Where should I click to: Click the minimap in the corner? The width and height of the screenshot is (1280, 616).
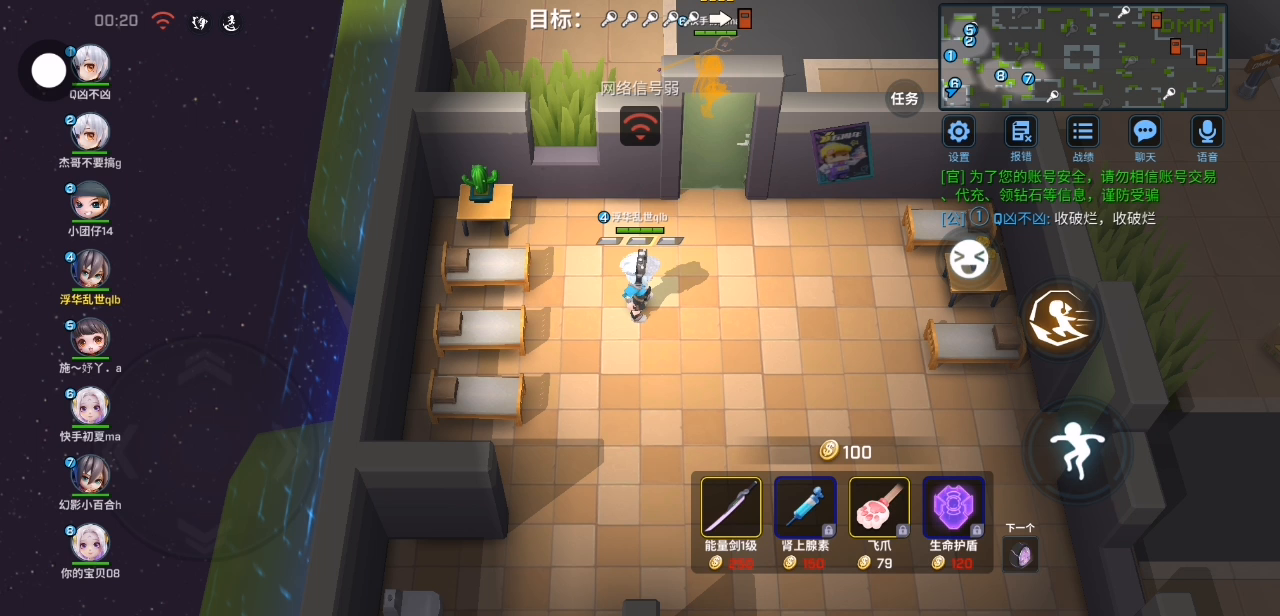pos(1083,56)
